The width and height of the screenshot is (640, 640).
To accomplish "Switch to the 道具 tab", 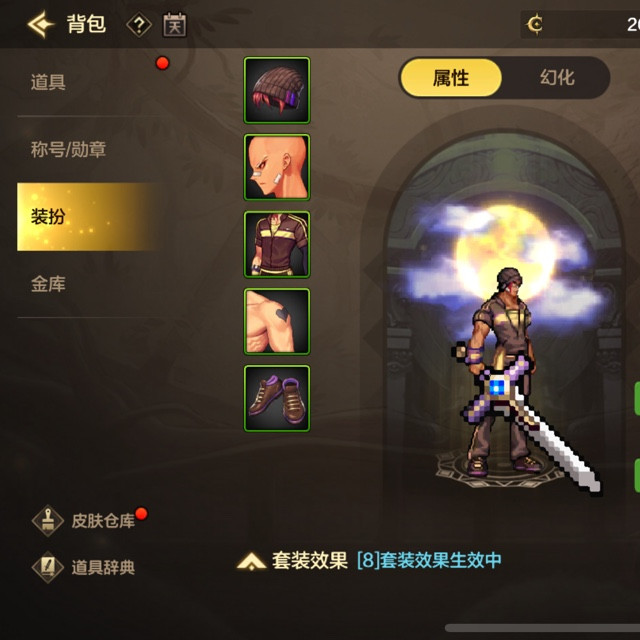I will pos(48,82).
